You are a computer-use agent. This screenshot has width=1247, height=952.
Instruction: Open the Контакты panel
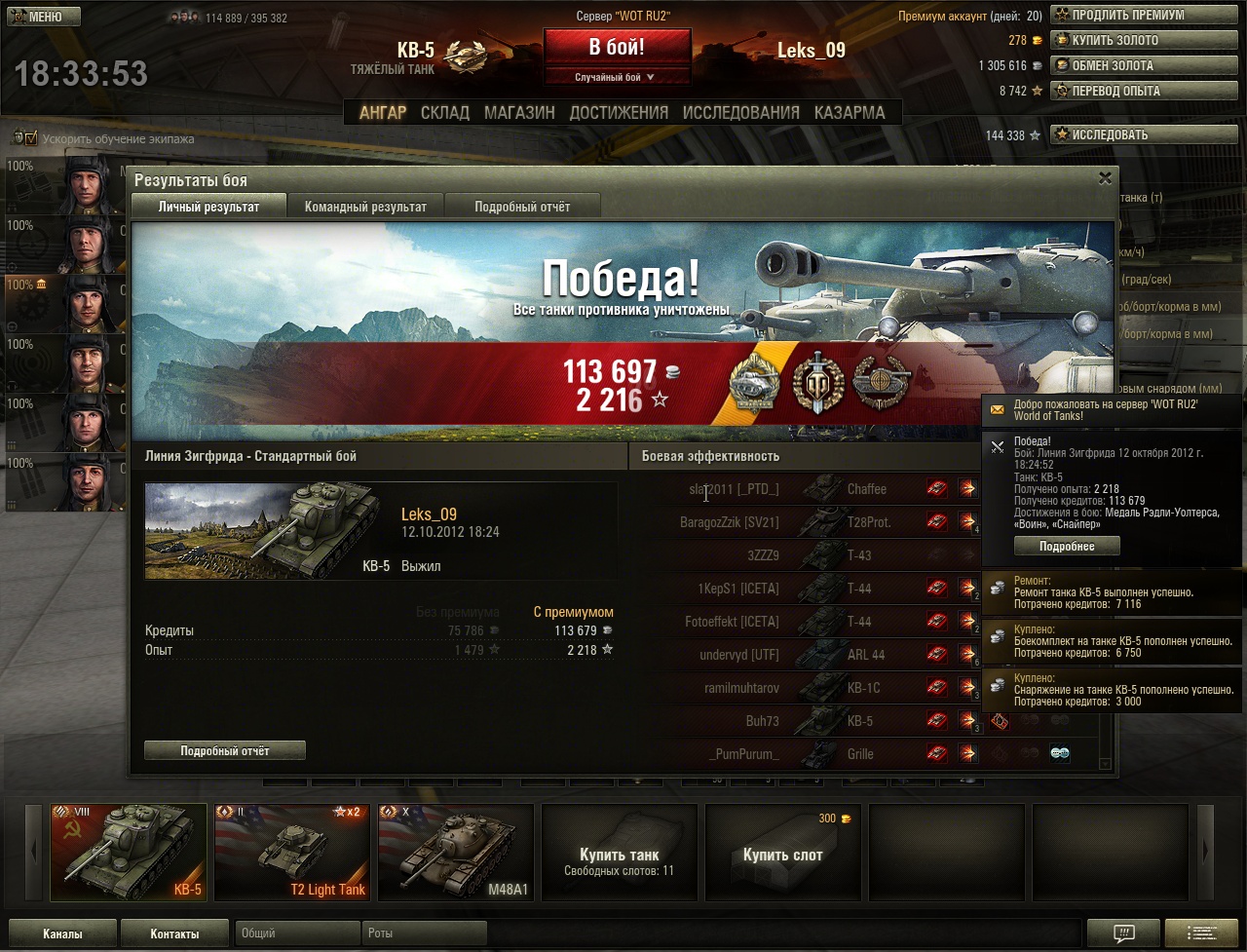coord(175,933)
